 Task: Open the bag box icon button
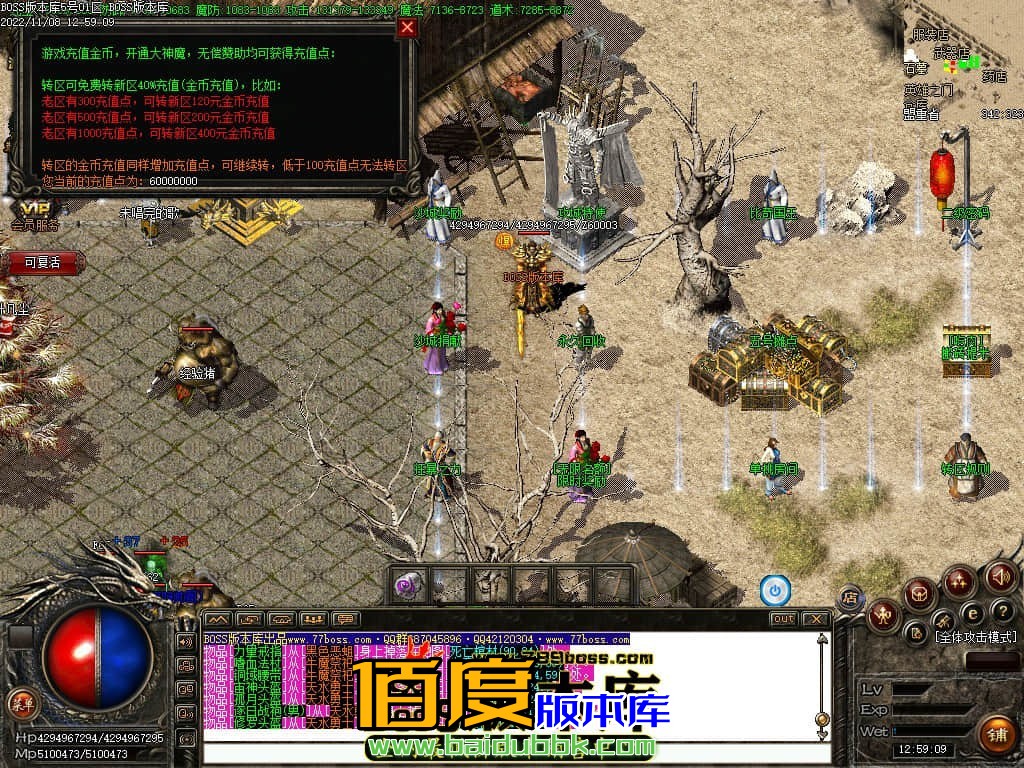tap(920, 594)
